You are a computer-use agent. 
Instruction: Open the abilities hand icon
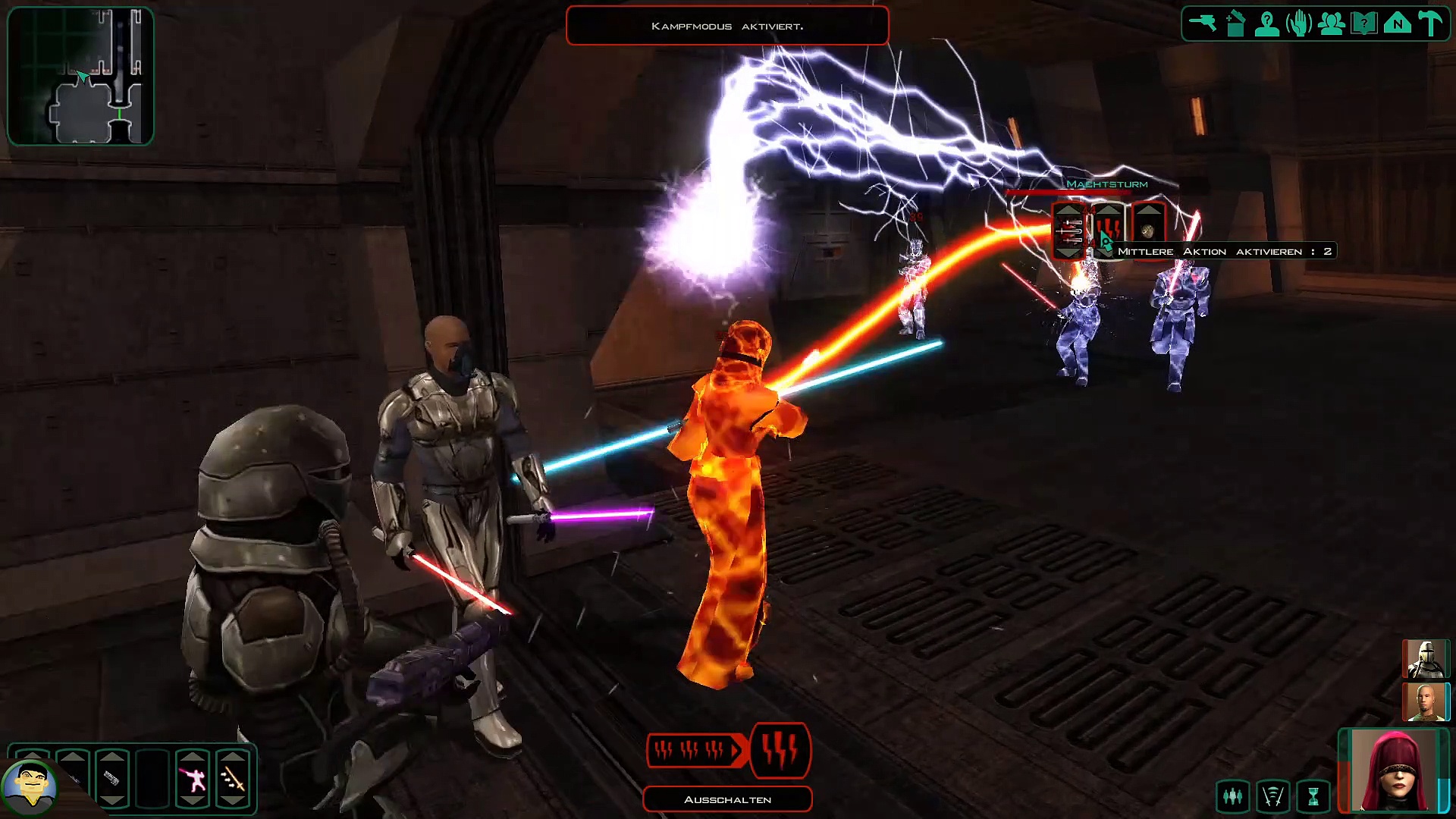click(x=1299, y=24)
